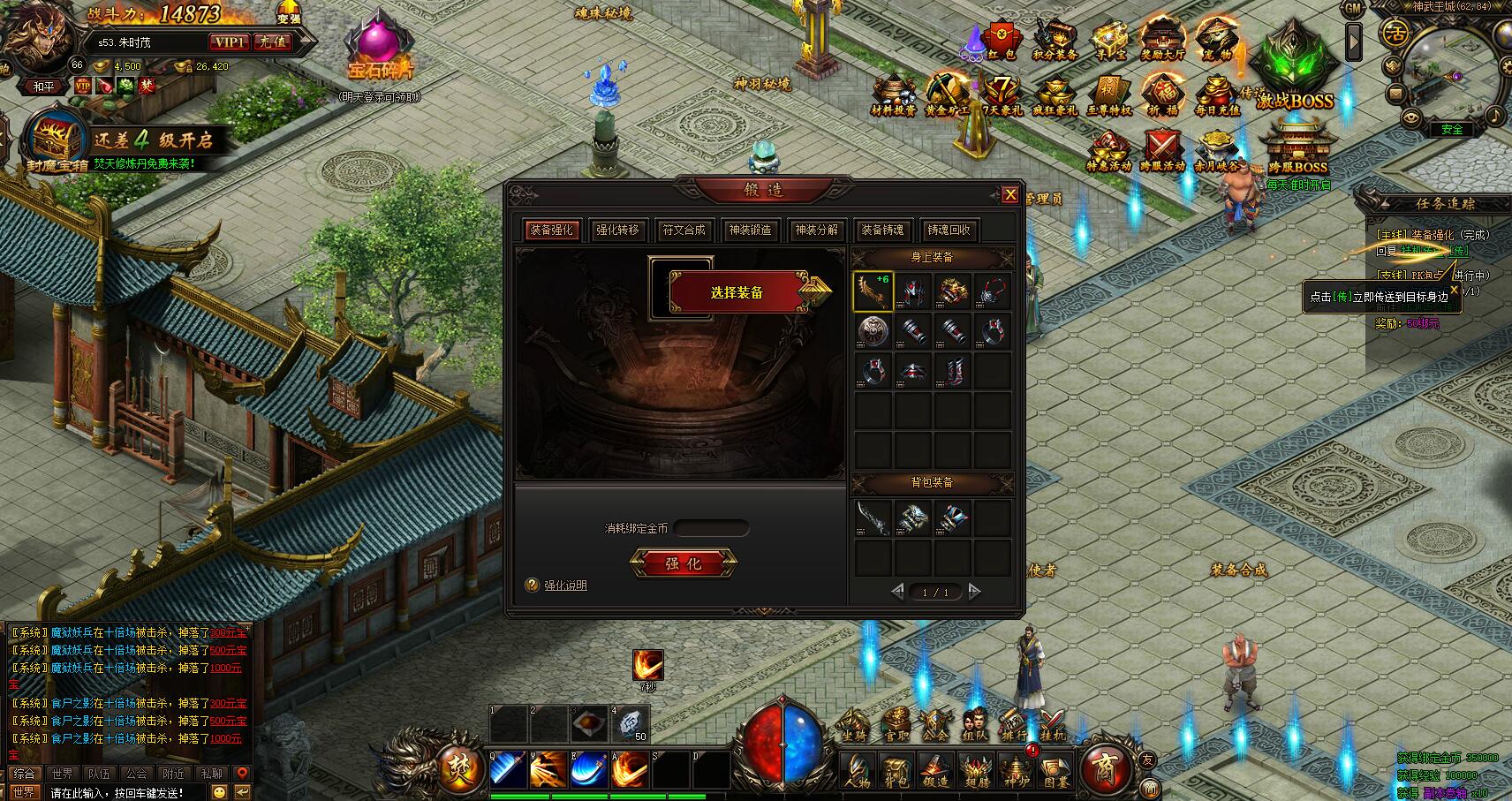
Task: Switch to the 铸魂回收 tab
Action: 949,230
